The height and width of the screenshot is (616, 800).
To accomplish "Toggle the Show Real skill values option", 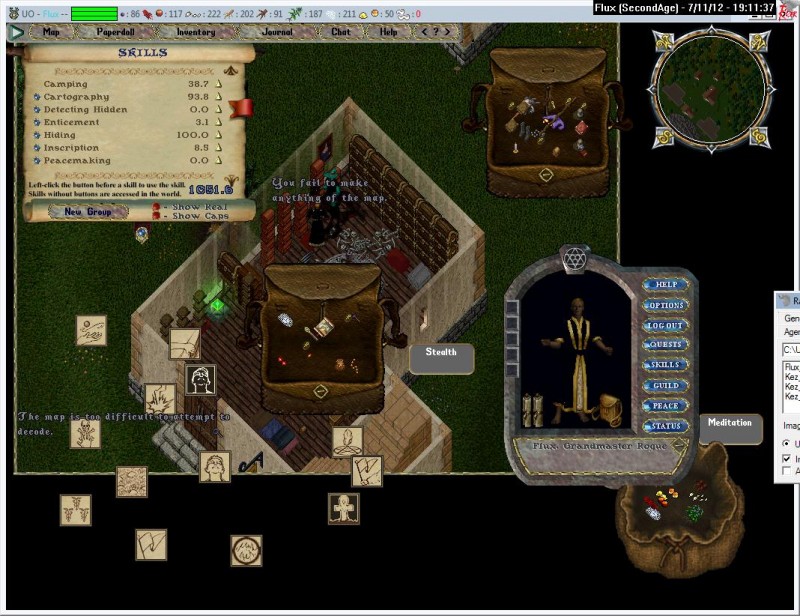I will [157, 206].
